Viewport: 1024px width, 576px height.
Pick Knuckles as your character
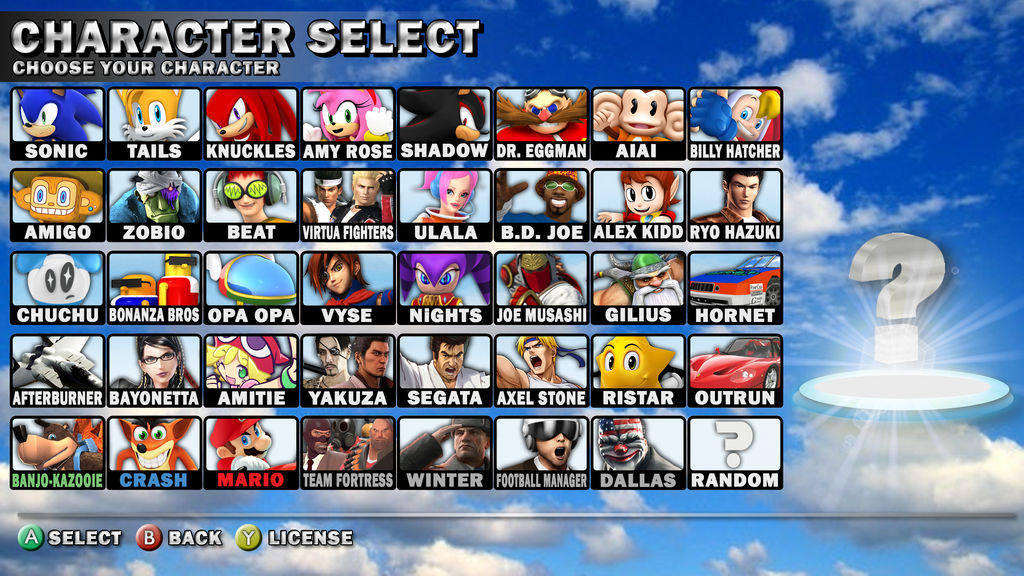click(251, 123)
